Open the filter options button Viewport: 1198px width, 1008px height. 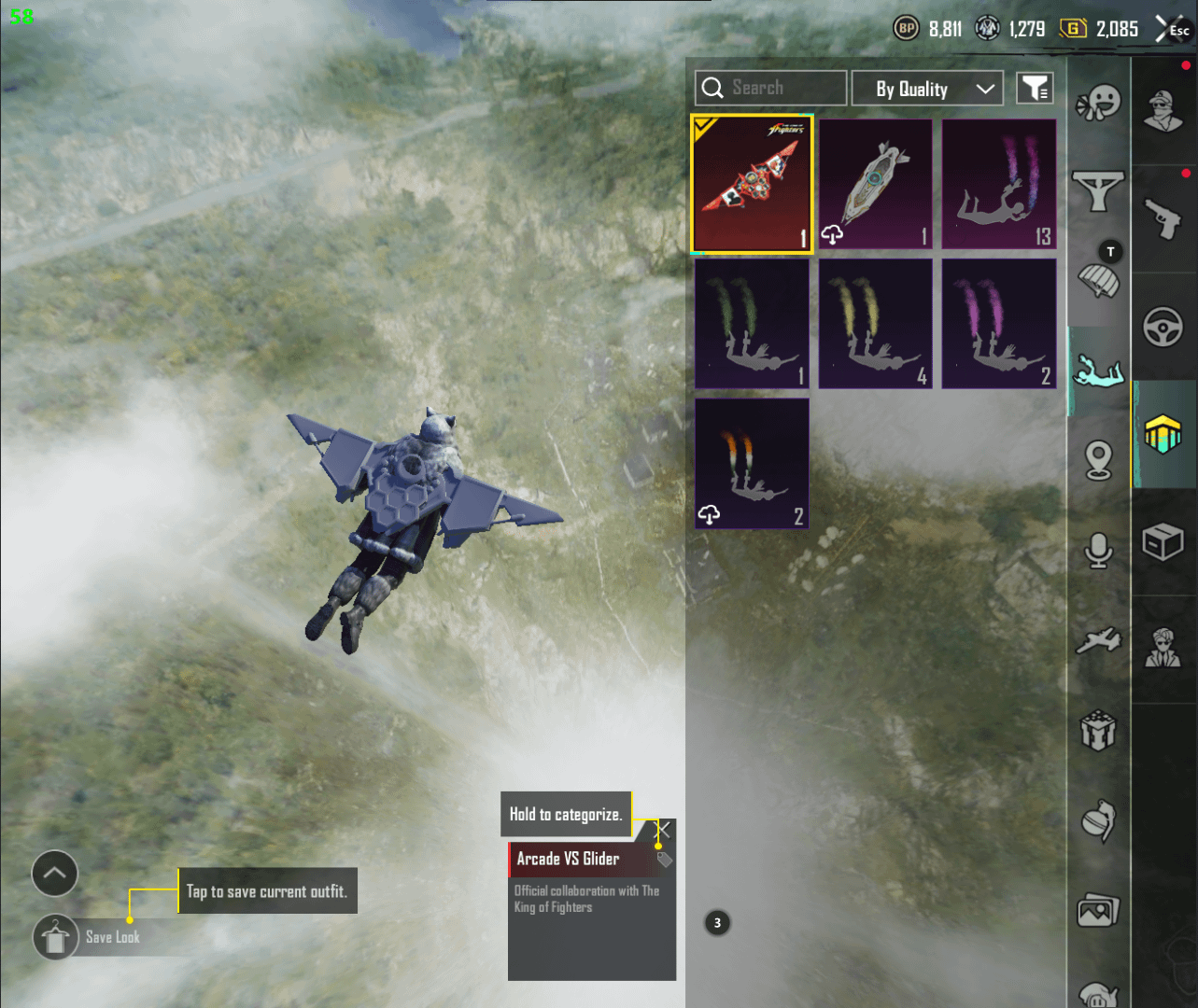pyautogui.click(x=1035, y=89)
